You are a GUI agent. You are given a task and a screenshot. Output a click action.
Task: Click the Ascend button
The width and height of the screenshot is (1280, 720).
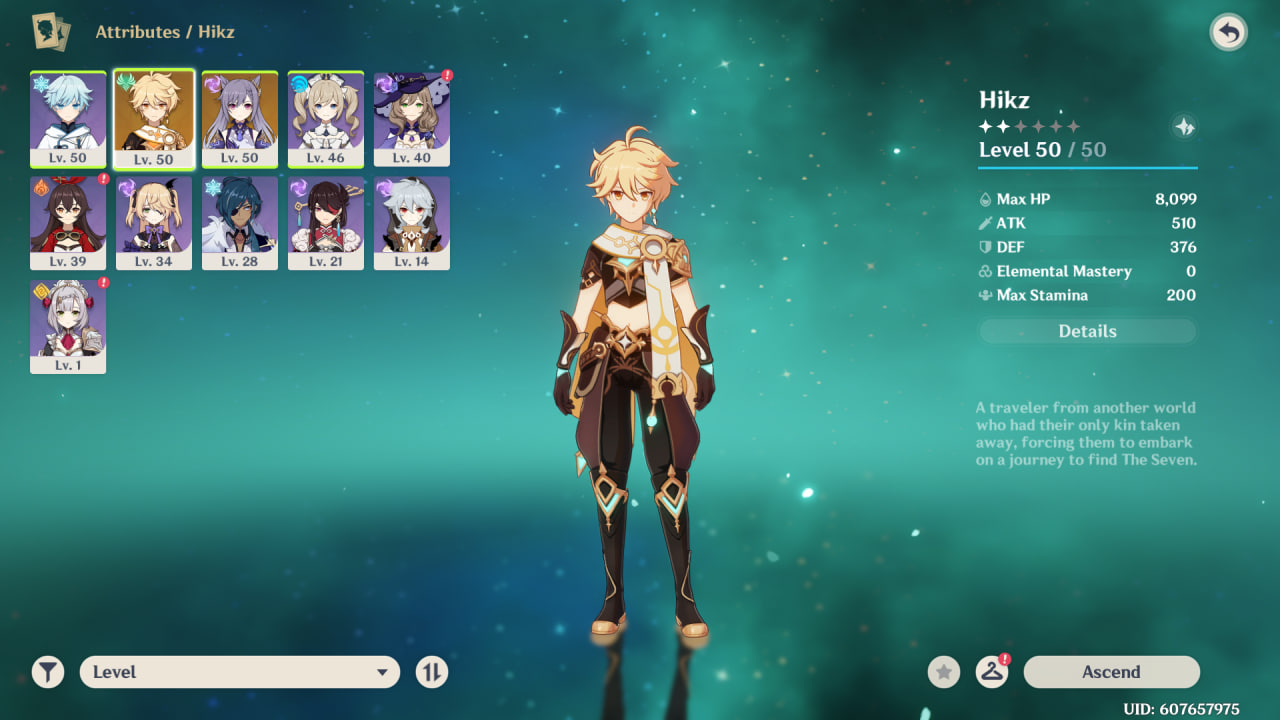pyautogui.click(x=1111, y=672)
